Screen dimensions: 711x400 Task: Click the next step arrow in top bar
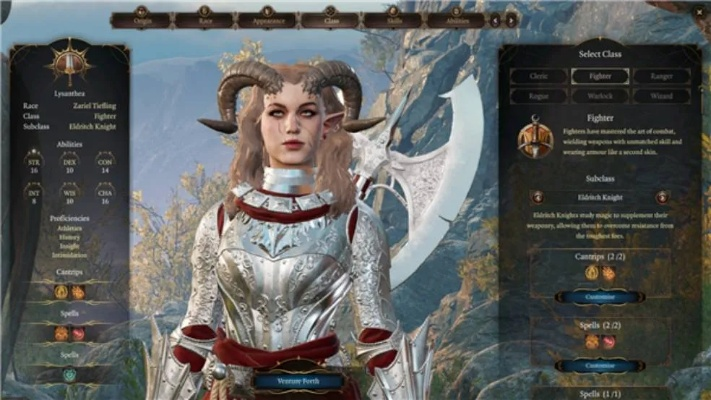coord(511,19)
